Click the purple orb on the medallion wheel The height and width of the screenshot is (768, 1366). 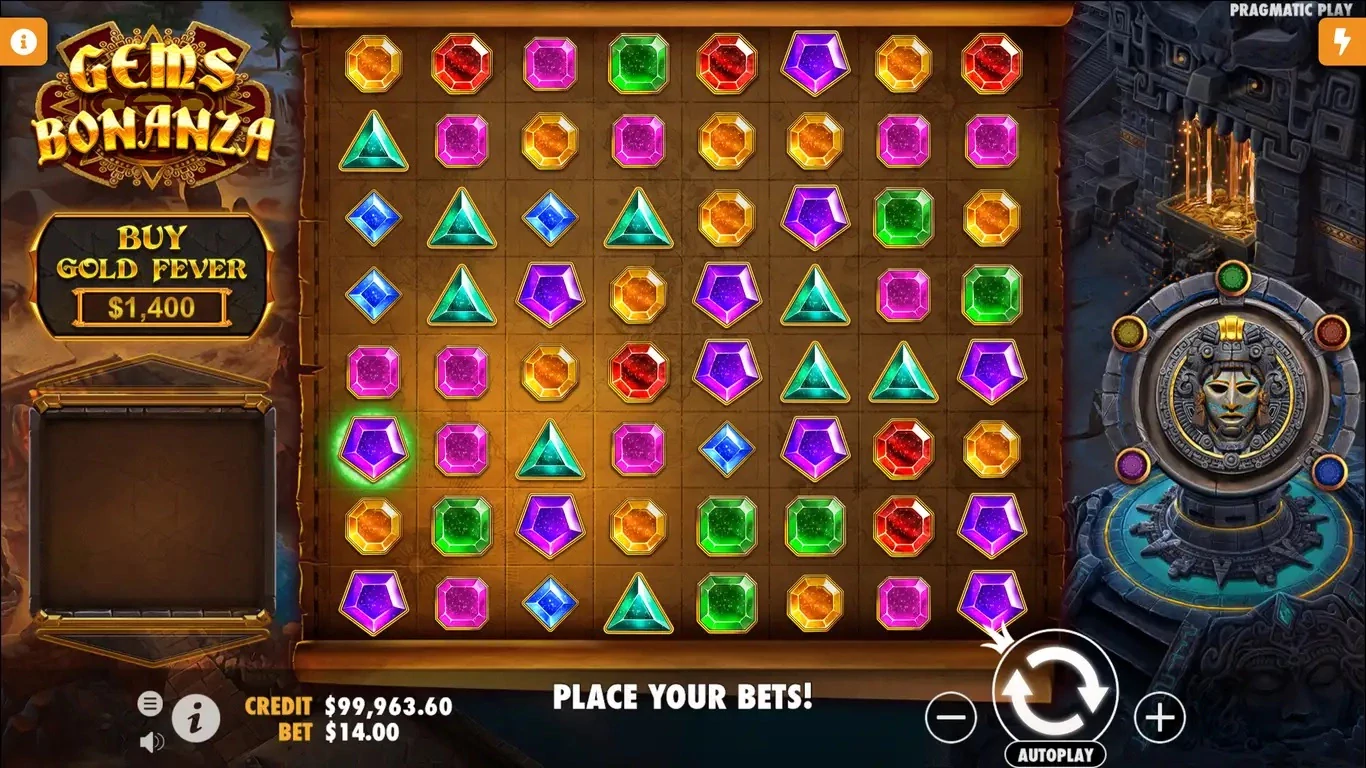point(1135,464)
